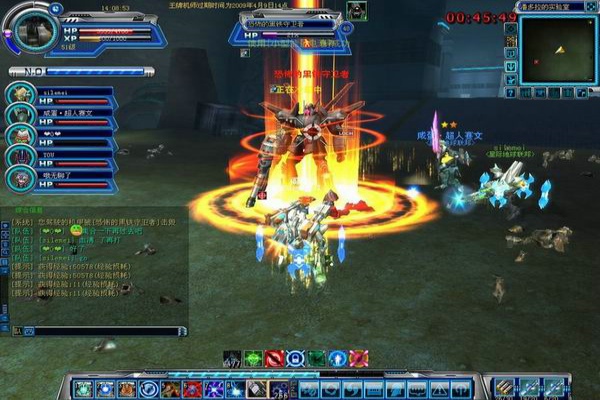This screenshot has height=400, width=600.
Task: Select party member TOM's portrait
Action: (20, 157)
